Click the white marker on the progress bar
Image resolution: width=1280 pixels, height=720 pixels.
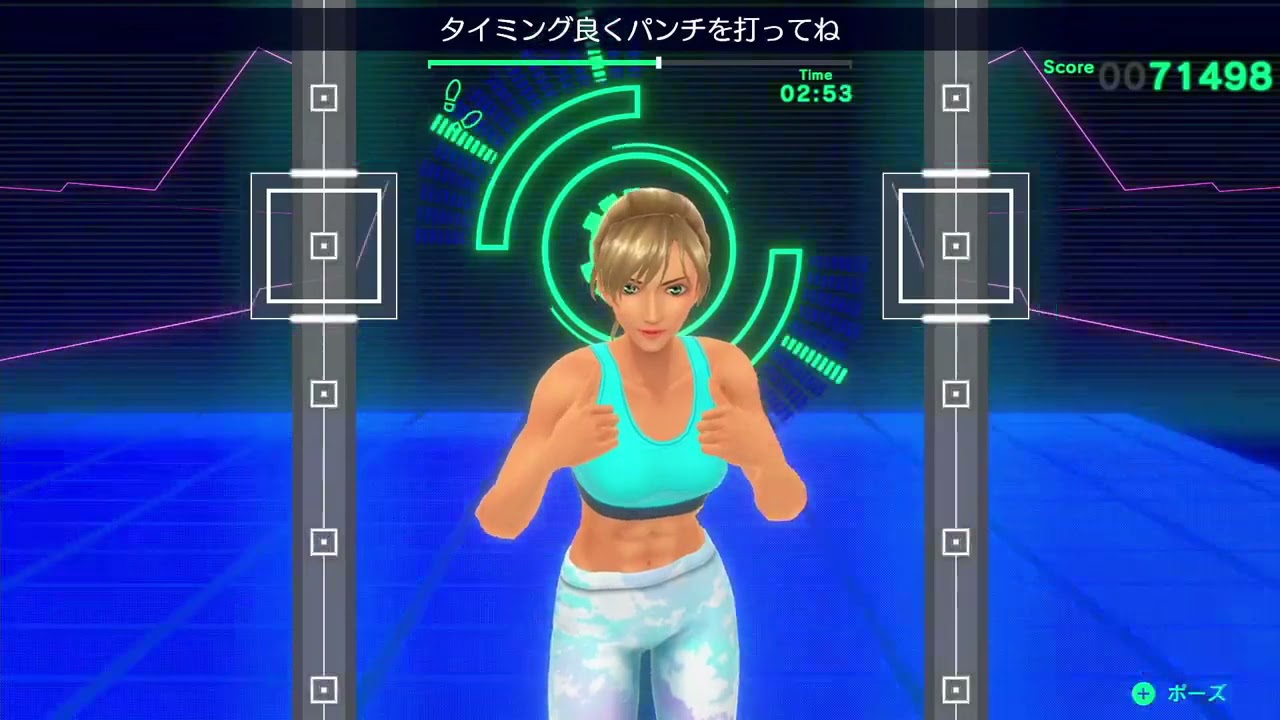coord(657,62)
